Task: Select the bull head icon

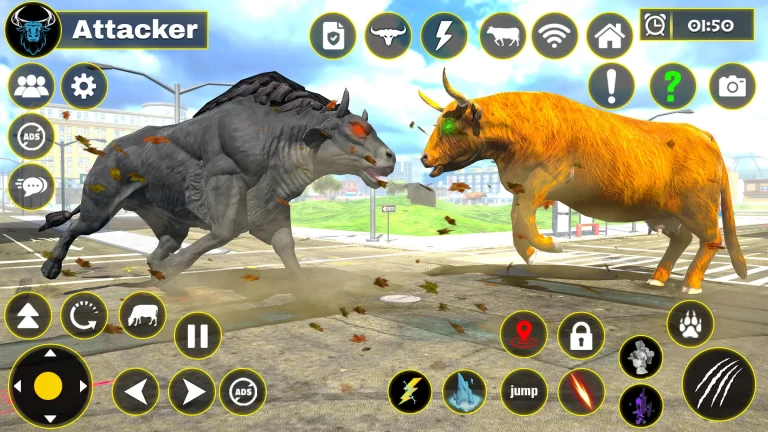Action: click(x=387, y=36)
